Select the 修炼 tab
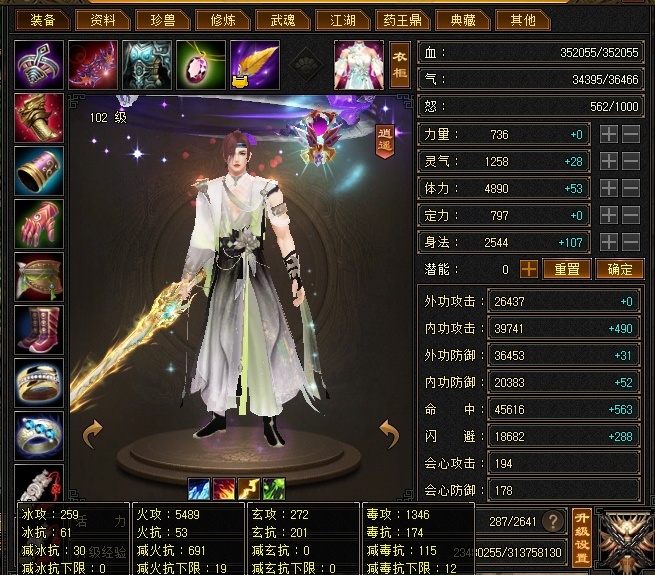This screenshot has width=655, height=575. click(x=217, y=19)
